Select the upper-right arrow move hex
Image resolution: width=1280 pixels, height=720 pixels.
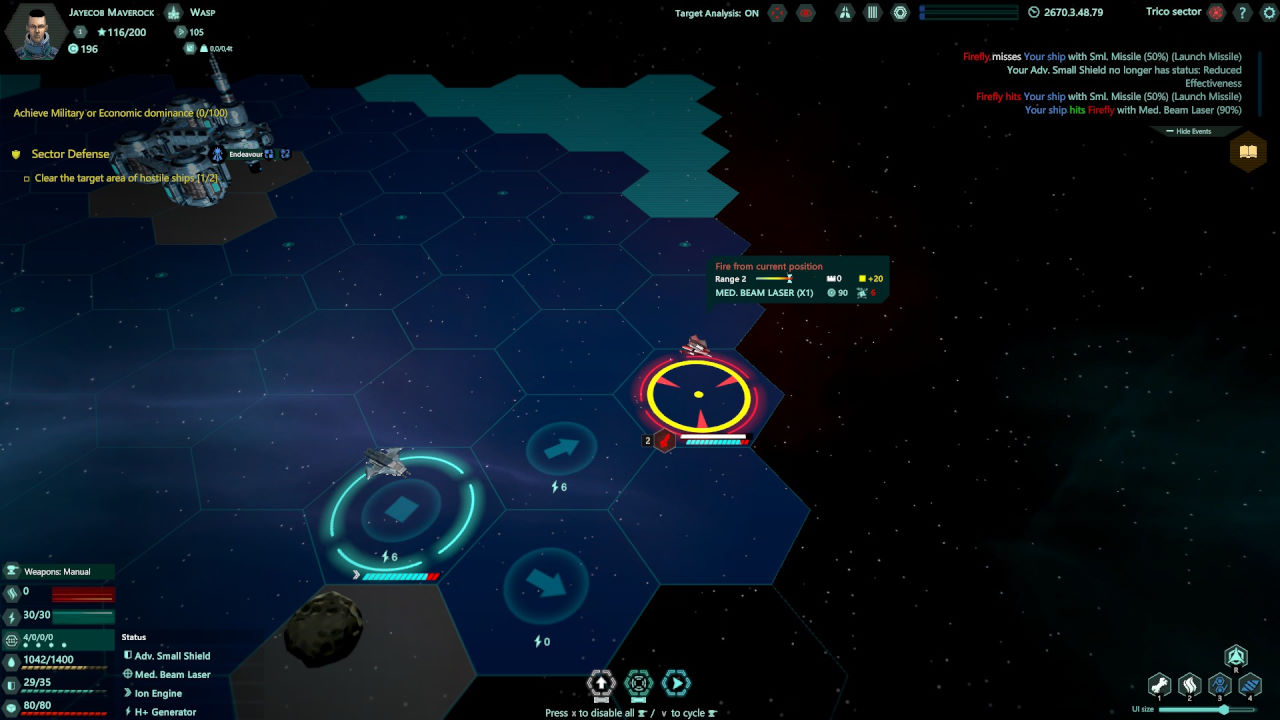click(561, 449)
